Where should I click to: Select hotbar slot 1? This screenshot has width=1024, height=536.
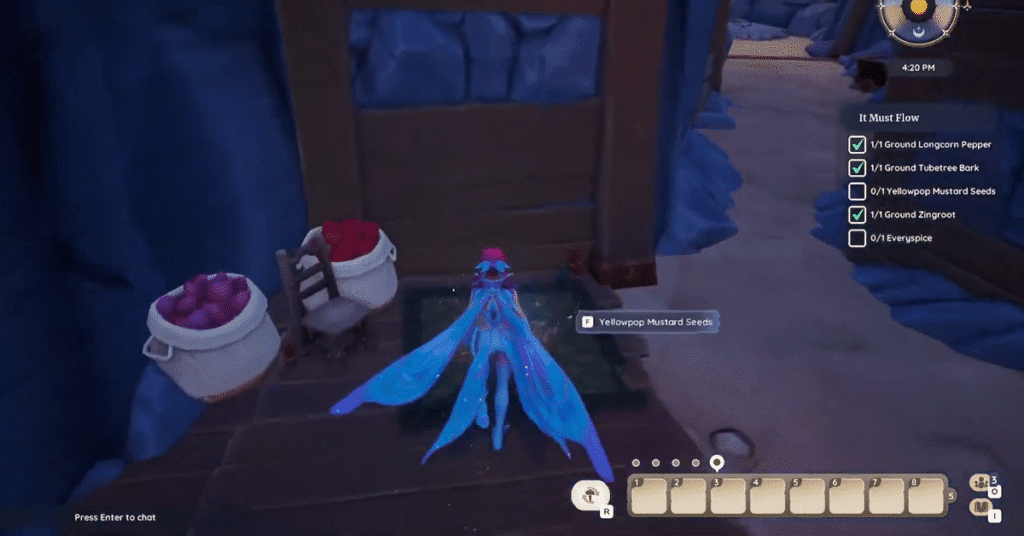pyautogui.click(x=648, y=495)
